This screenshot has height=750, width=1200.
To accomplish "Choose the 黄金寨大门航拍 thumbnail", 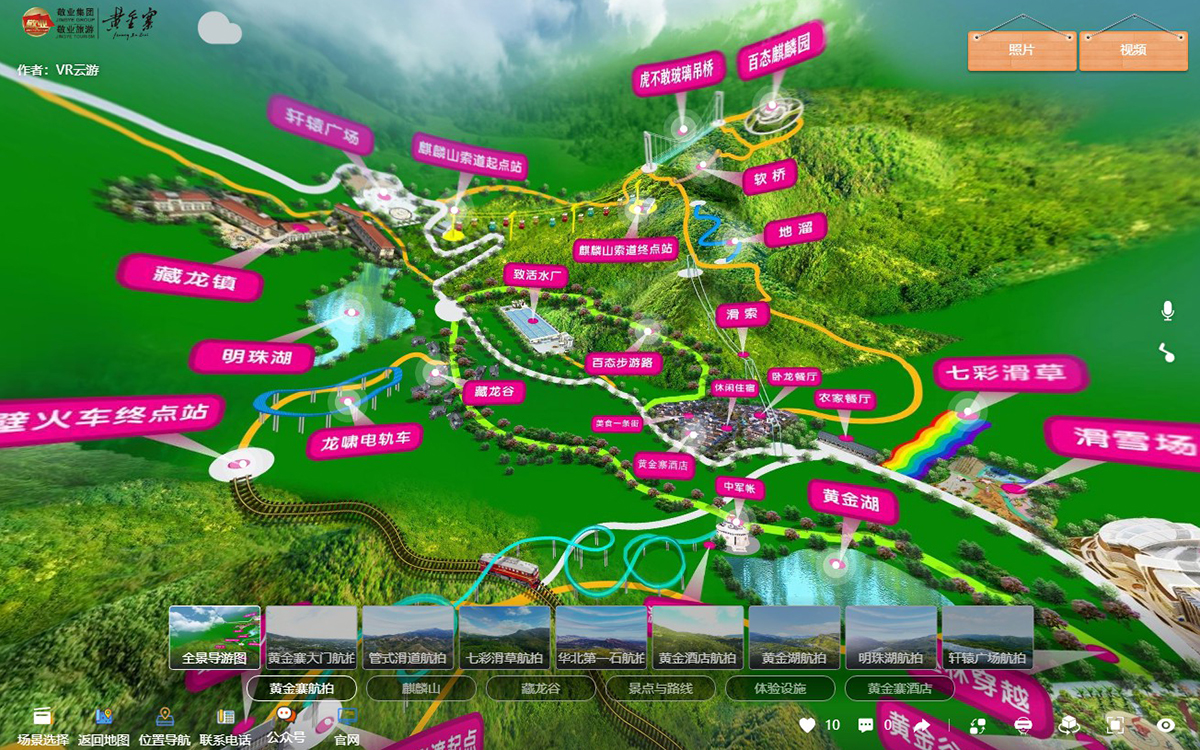I will coord(311,637).
